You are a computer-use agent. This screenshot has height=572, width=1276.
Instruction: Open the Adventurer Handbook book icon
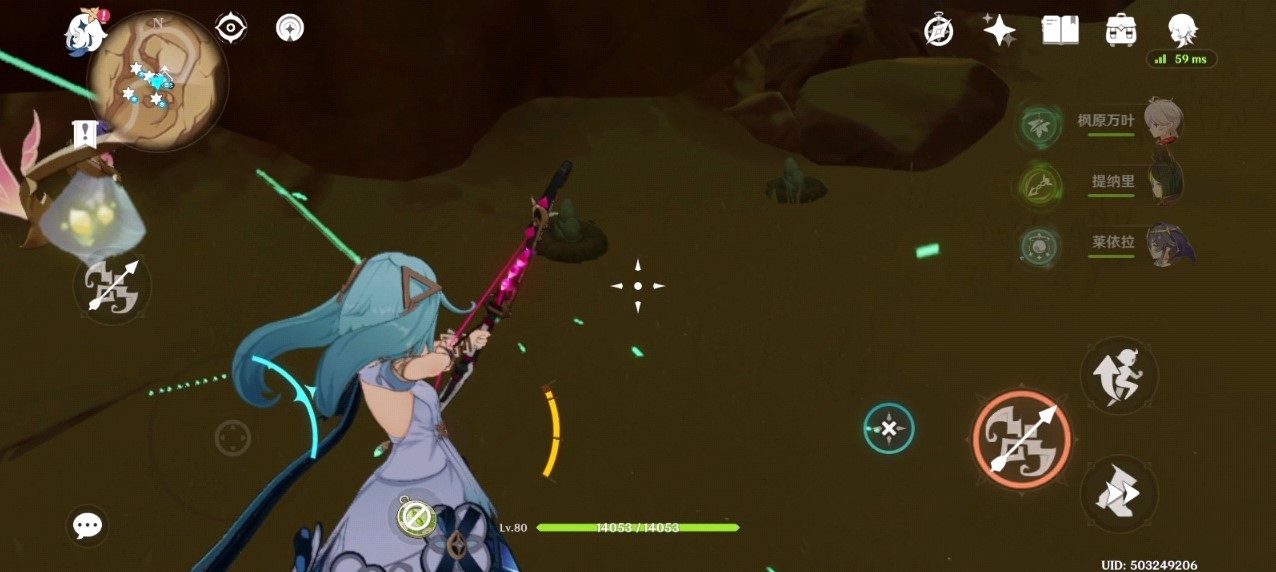point(1060,30)
